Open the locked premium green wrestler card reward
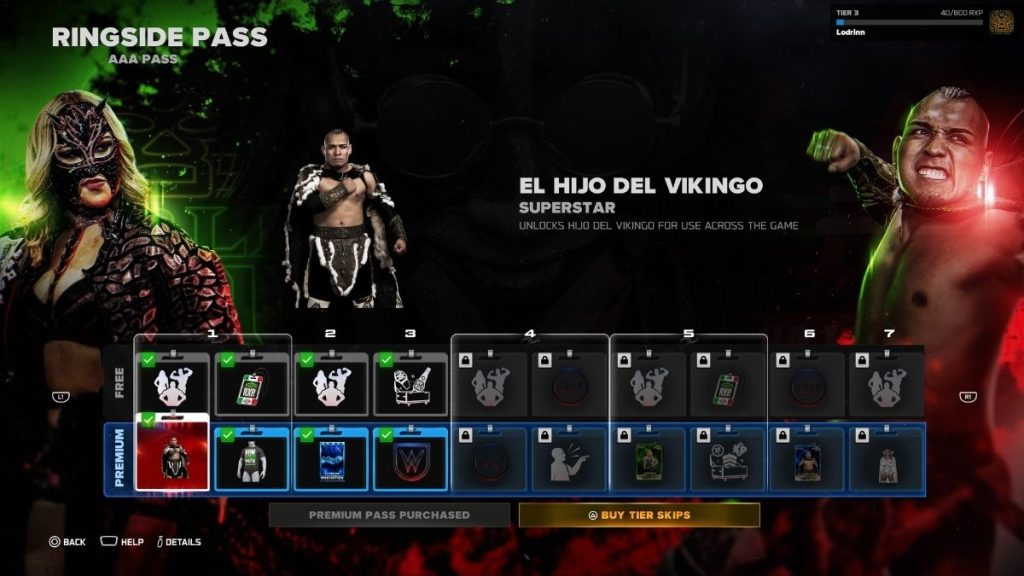The image size is (1024, 576). 648,460
